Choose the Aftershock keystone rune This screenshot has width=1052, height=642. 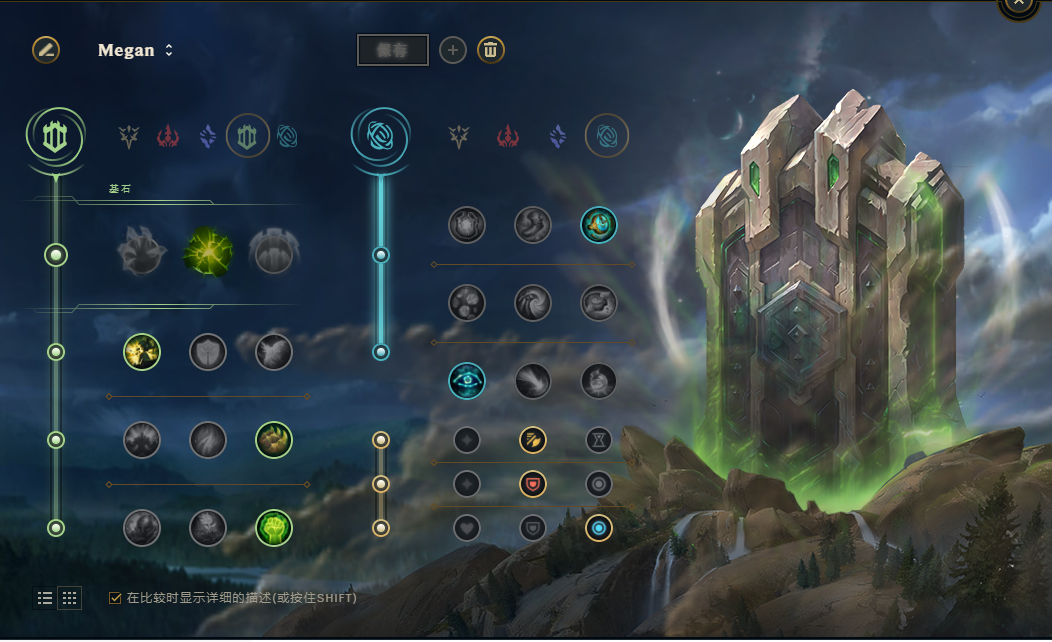pyautogui.click(x=208, y=252)
